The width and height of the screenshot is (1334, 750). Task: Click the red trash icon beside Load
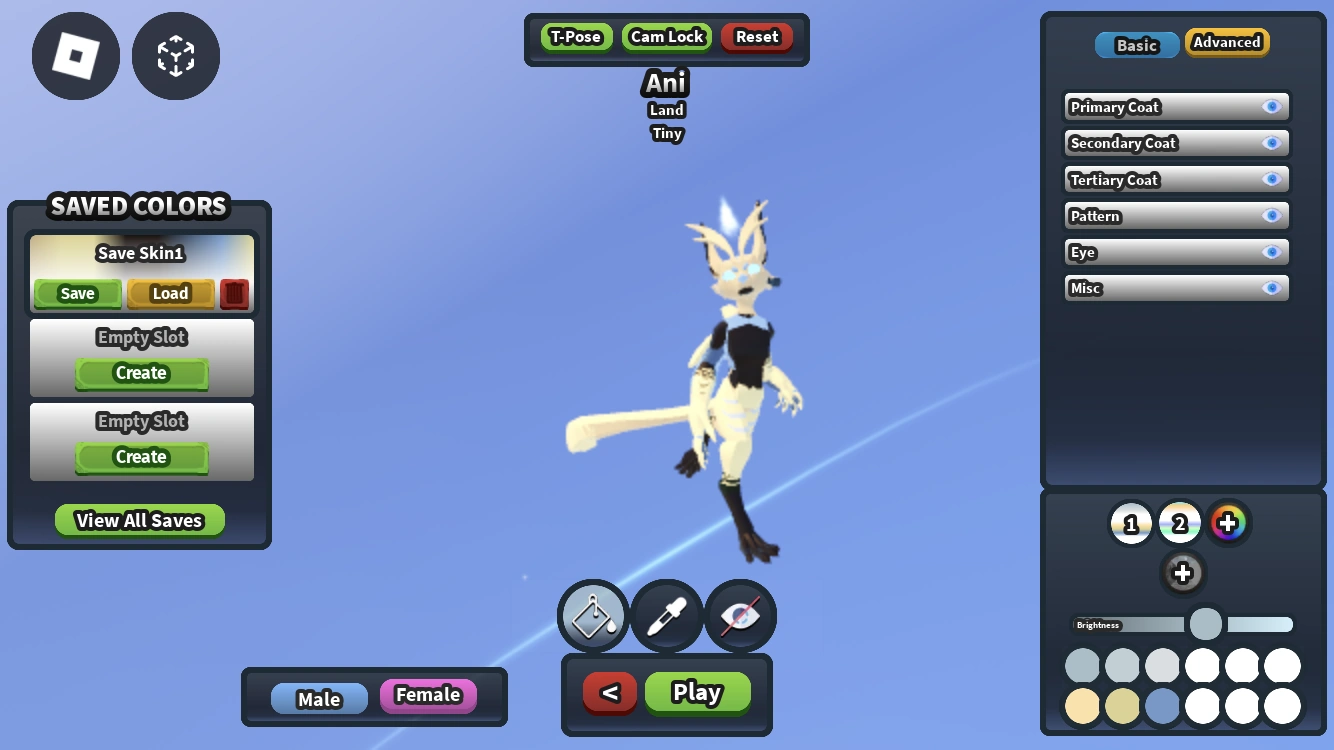coord(234,293)
